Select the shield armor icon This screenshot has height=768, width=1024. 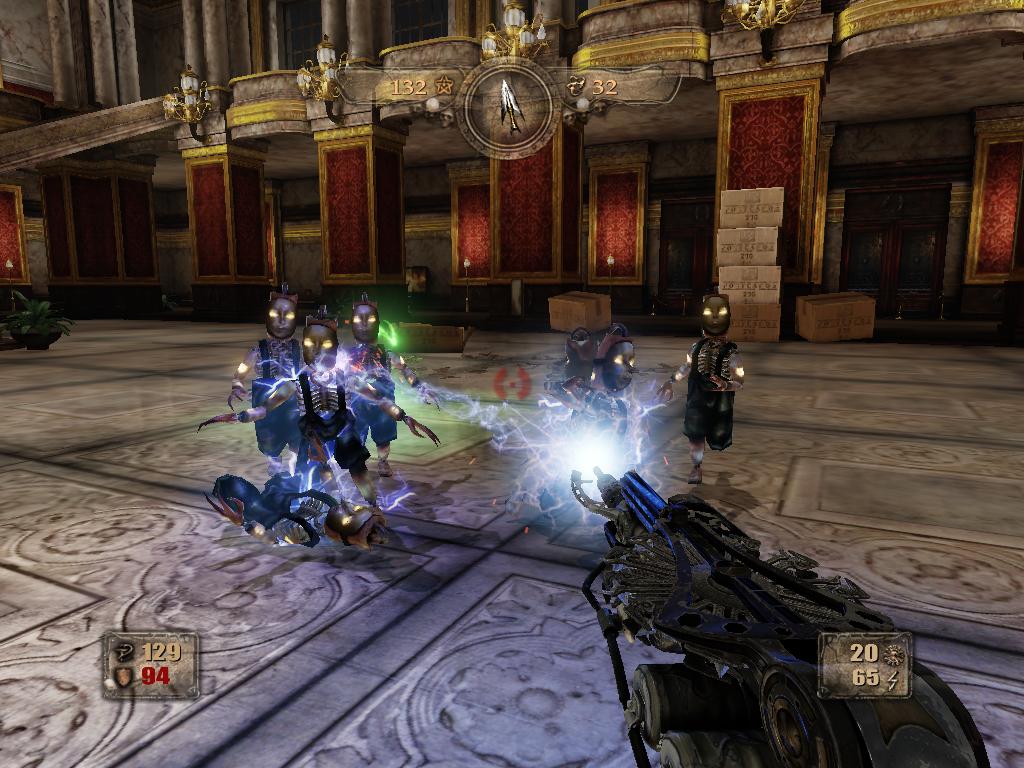(122, 677)
